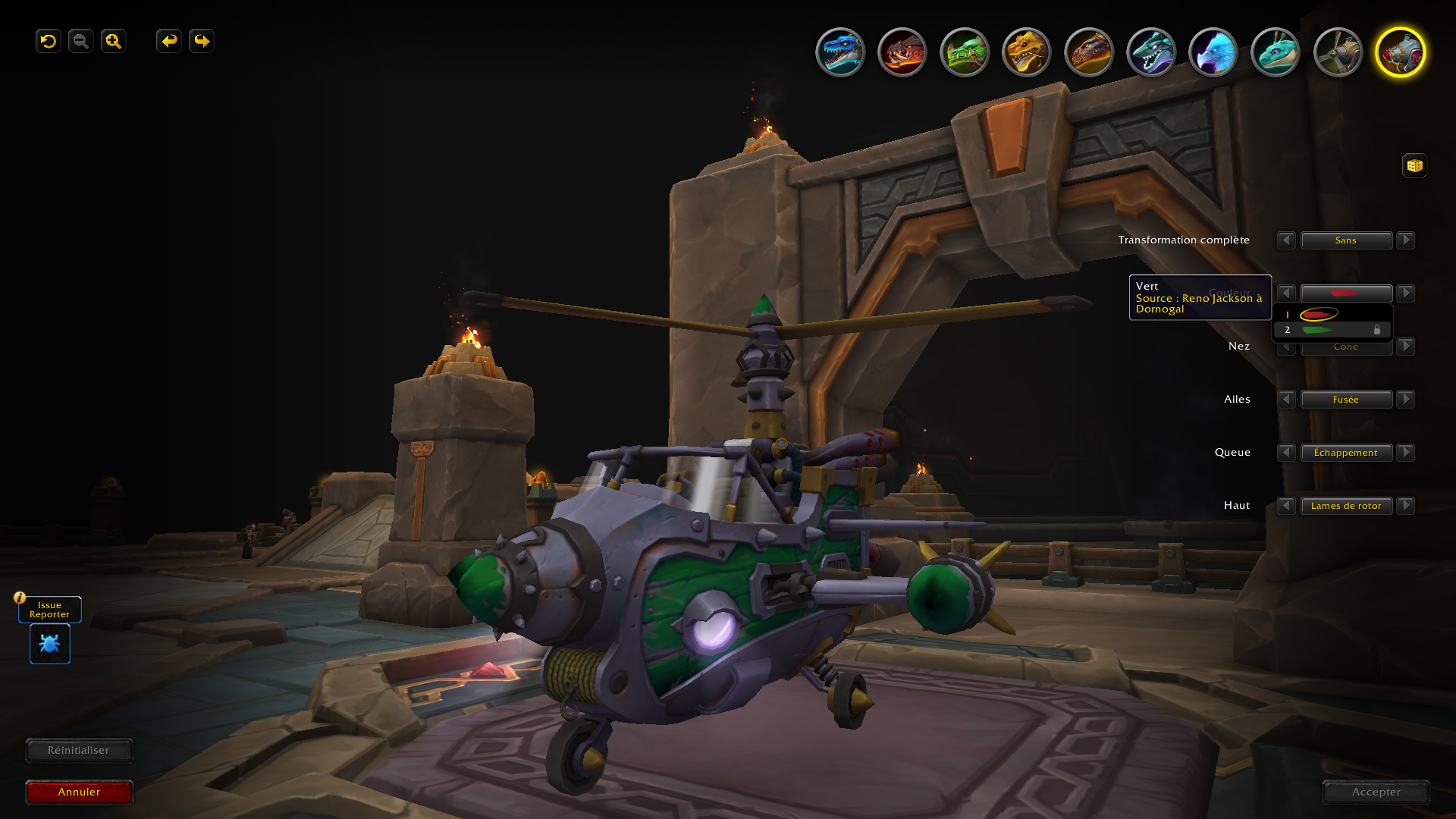Cancel with the red Annuler button
Screen dimensions: 1456x819
pos(79,792)
